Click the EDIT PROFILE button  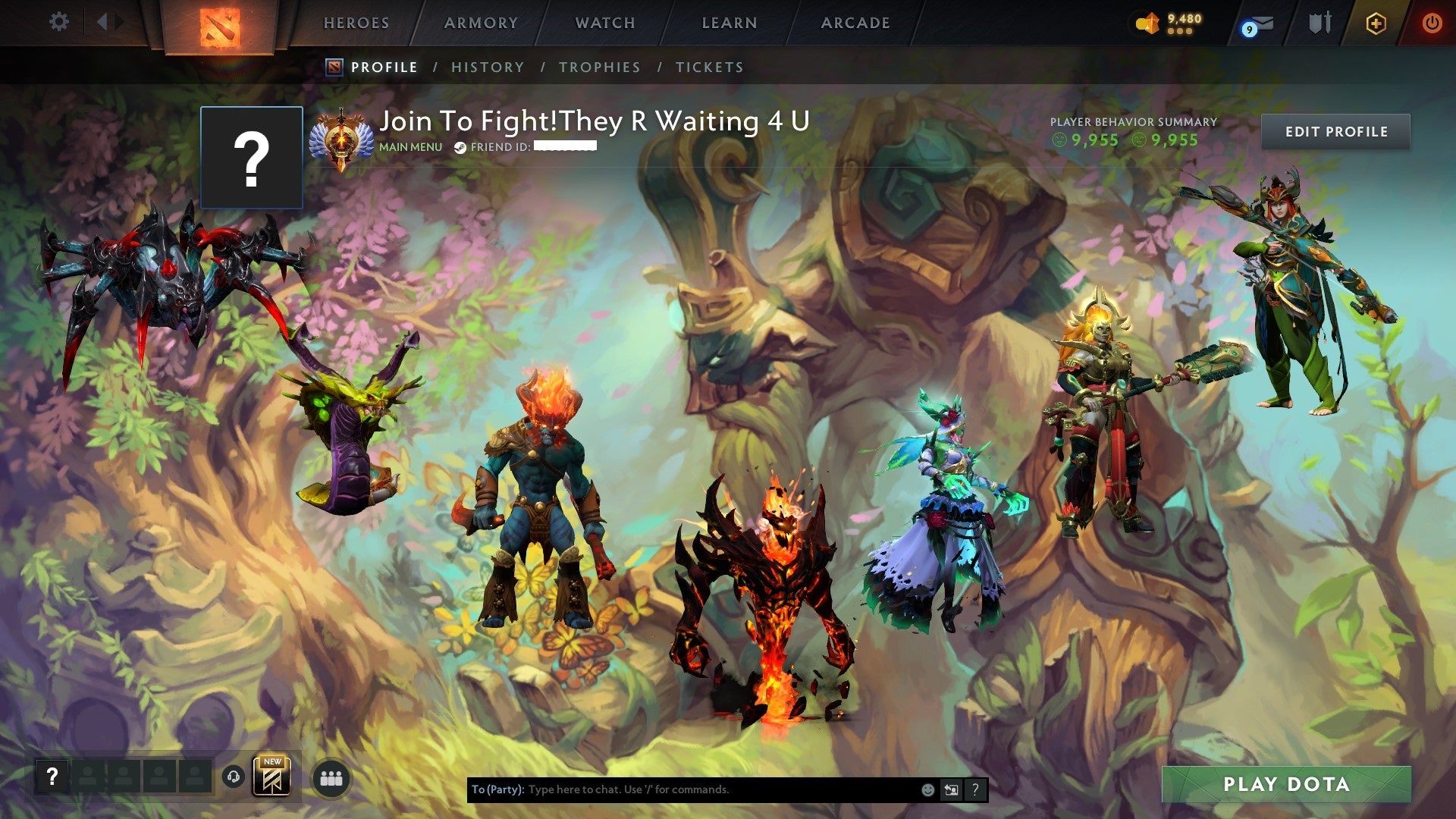(1336, 131)
